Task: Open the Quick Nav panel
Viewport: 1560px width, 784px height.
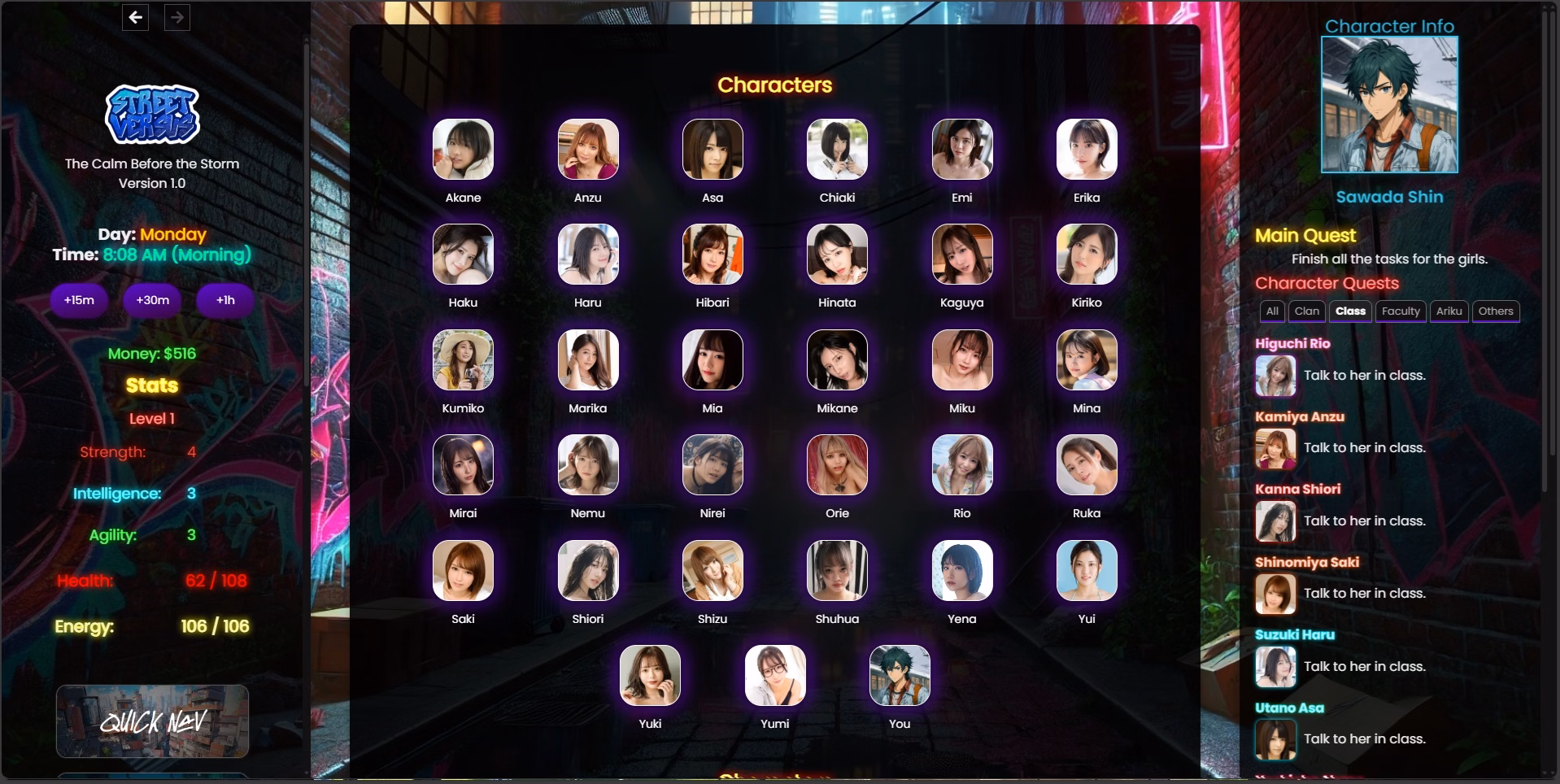Action: click(152, 721)
